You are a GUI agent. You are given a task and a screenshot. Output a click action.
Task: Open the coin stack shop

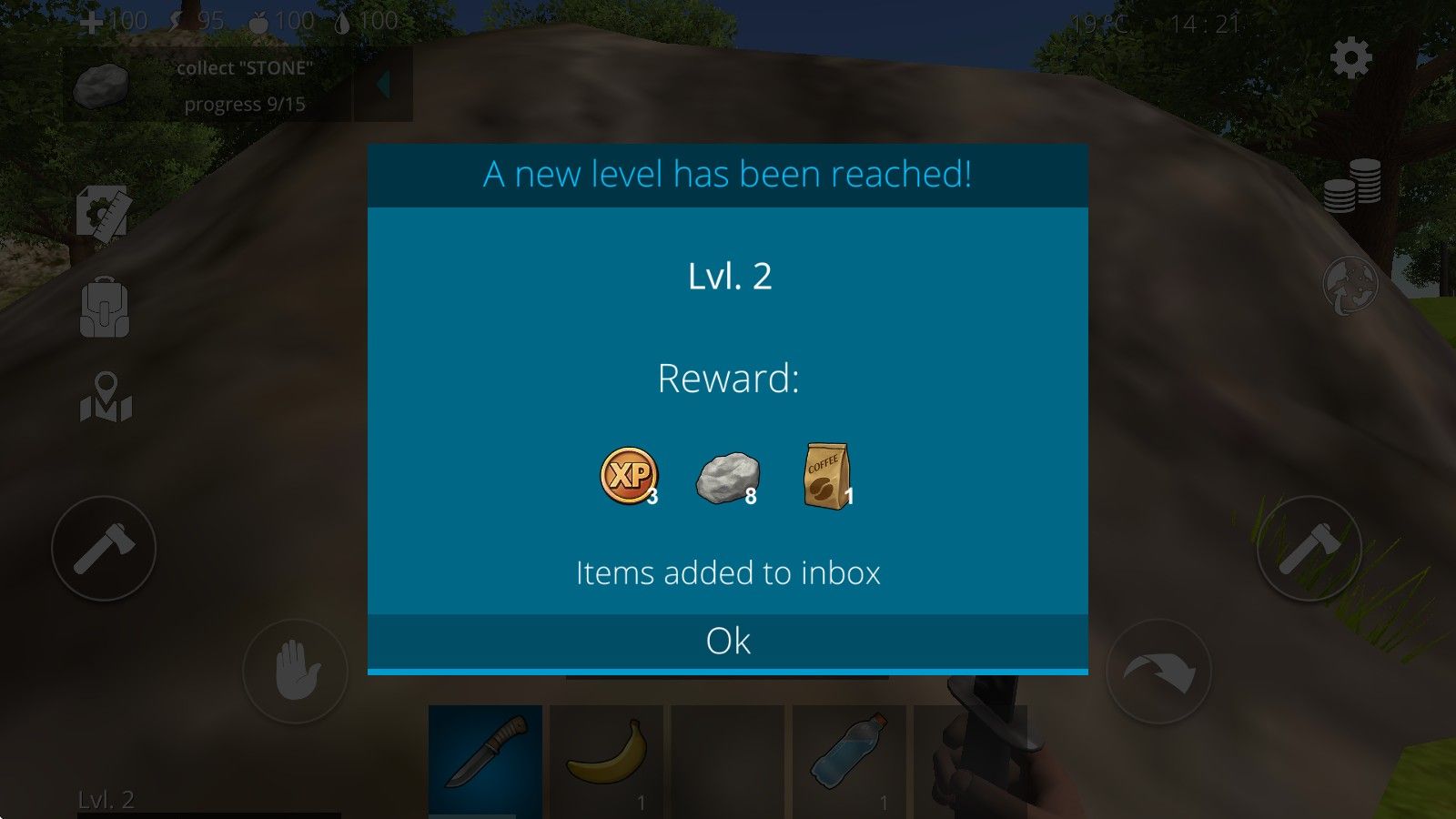pyautogui.click(x=1351, y=186)
